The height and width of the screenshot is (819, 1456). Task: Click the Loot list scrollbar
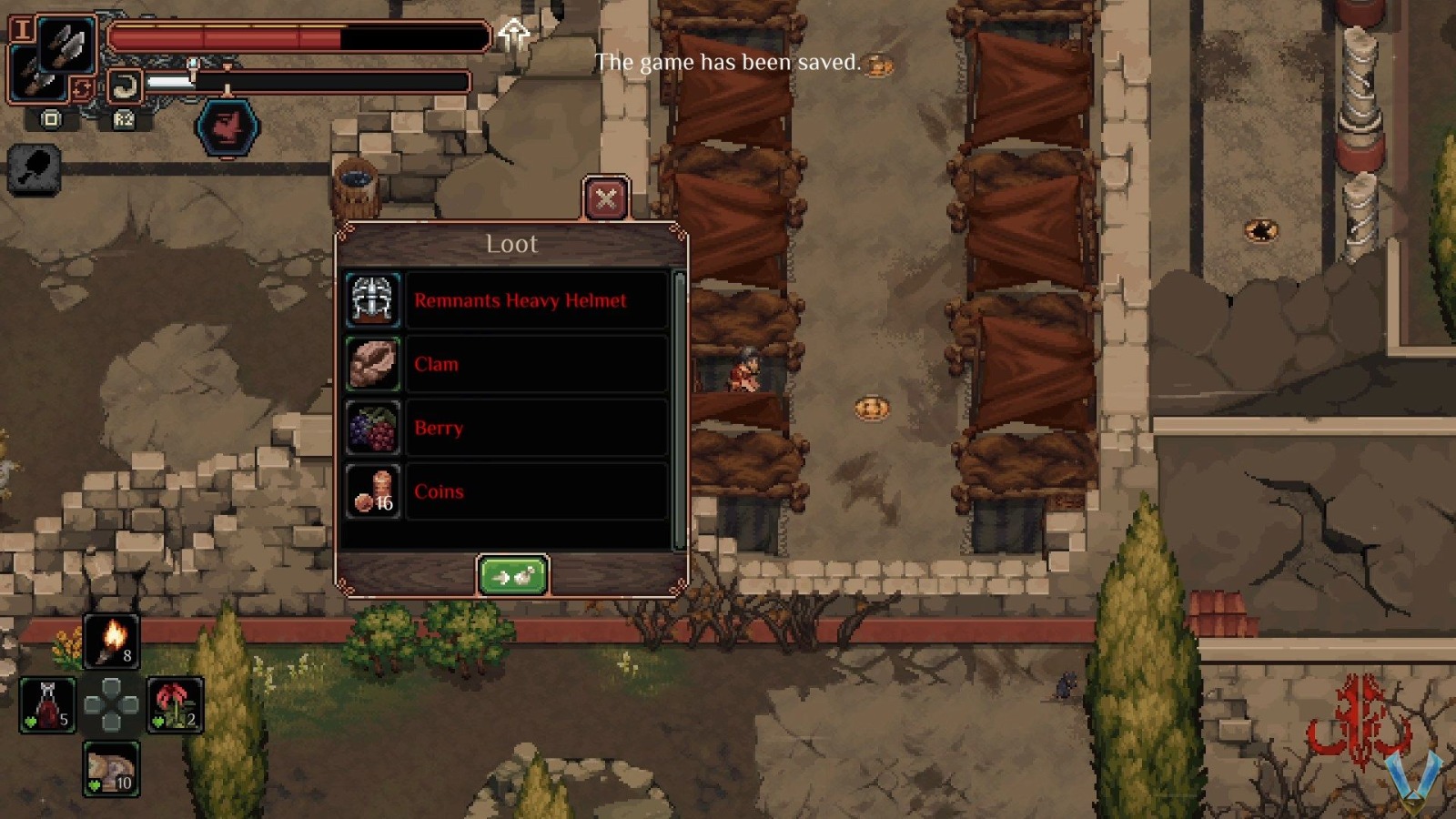click(x=679, y=409)
